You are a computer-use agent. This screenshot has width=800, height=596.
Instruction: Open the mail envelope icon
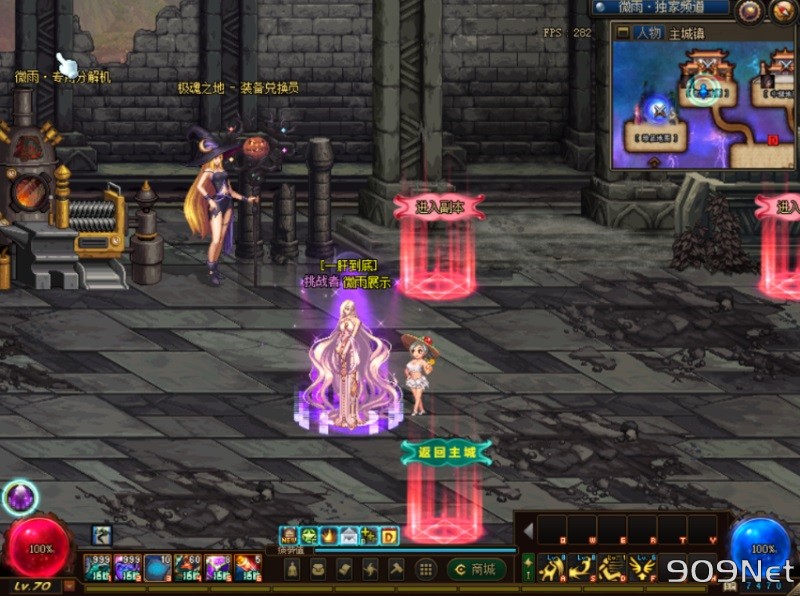pos(349,536)
